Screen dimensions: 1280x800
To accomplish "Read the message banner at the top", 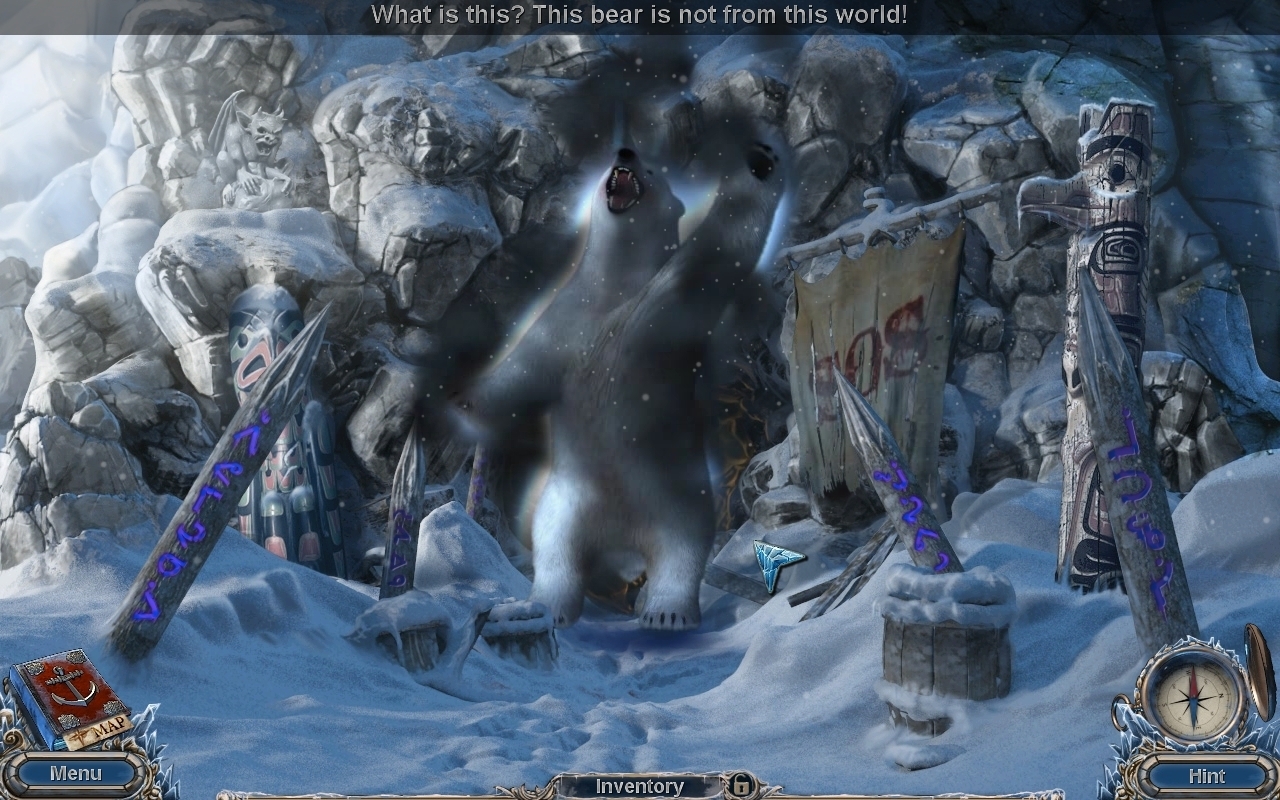I will click(640, 15).
